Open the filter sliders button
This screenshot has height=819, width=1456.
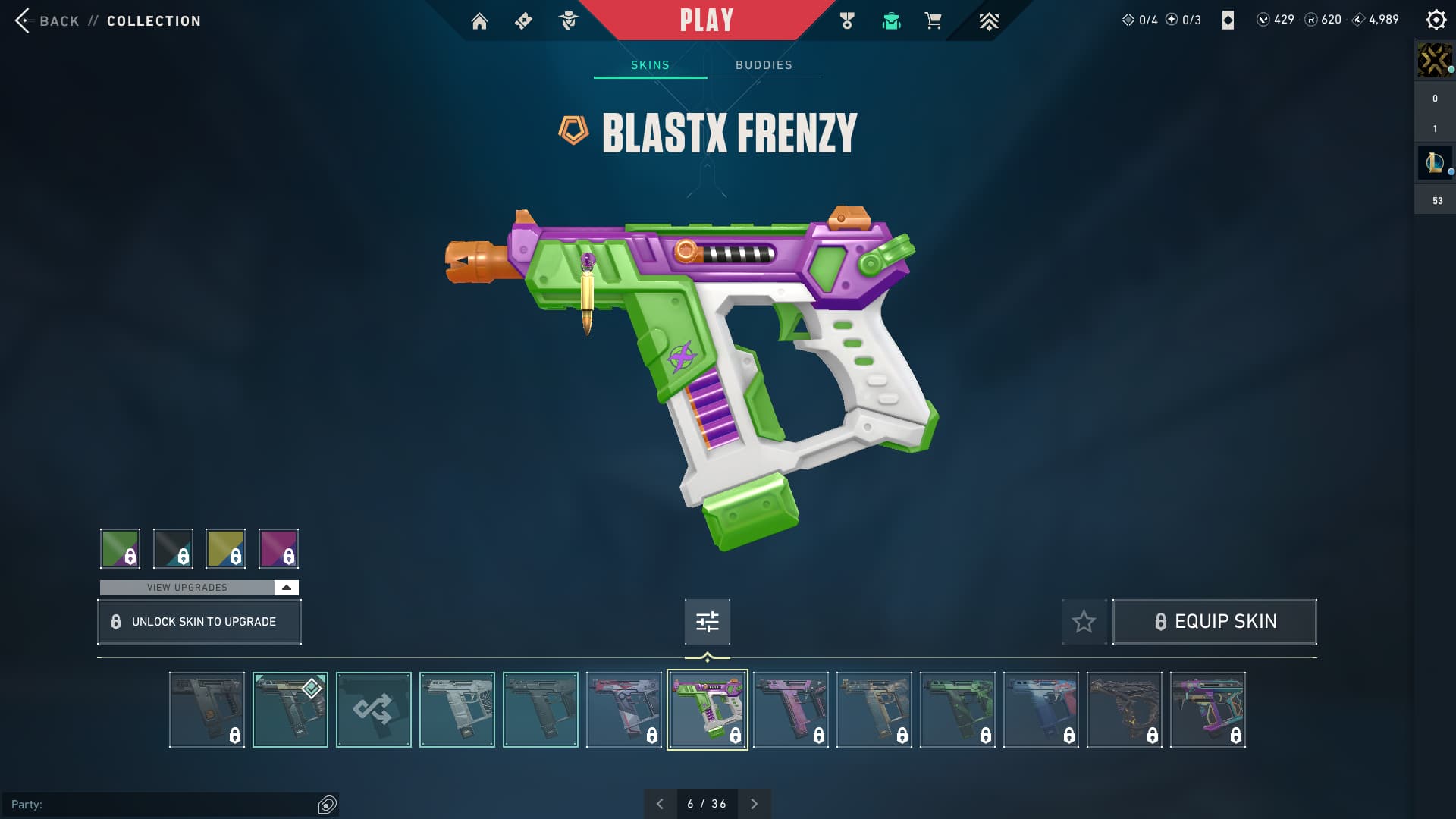click(x=707, y=622)
